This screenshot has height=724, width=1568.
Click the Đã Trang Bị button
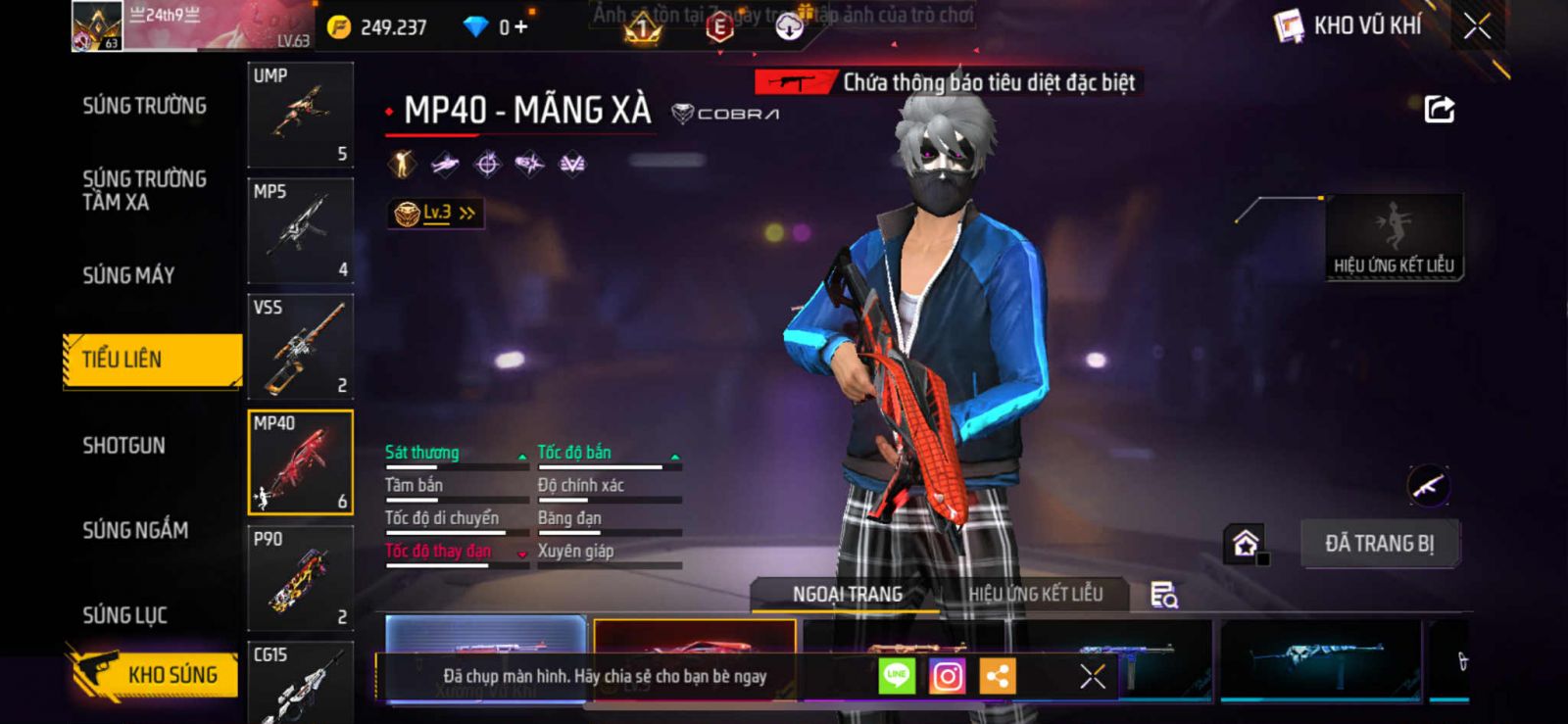pyautogui.click(x=1379, y=544)
